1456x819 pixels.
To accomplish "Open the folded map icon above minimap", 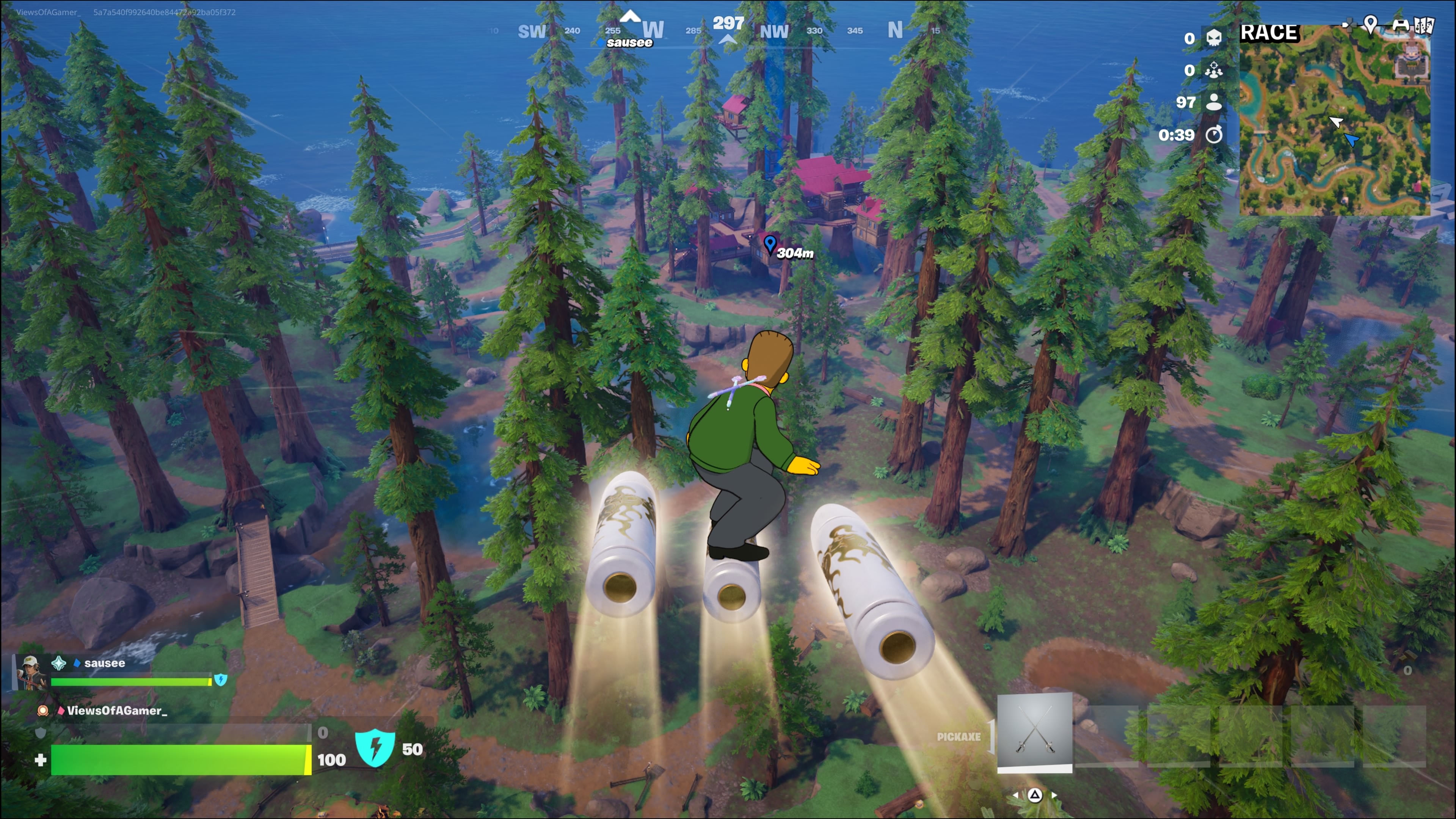I will coord(1425,25).
